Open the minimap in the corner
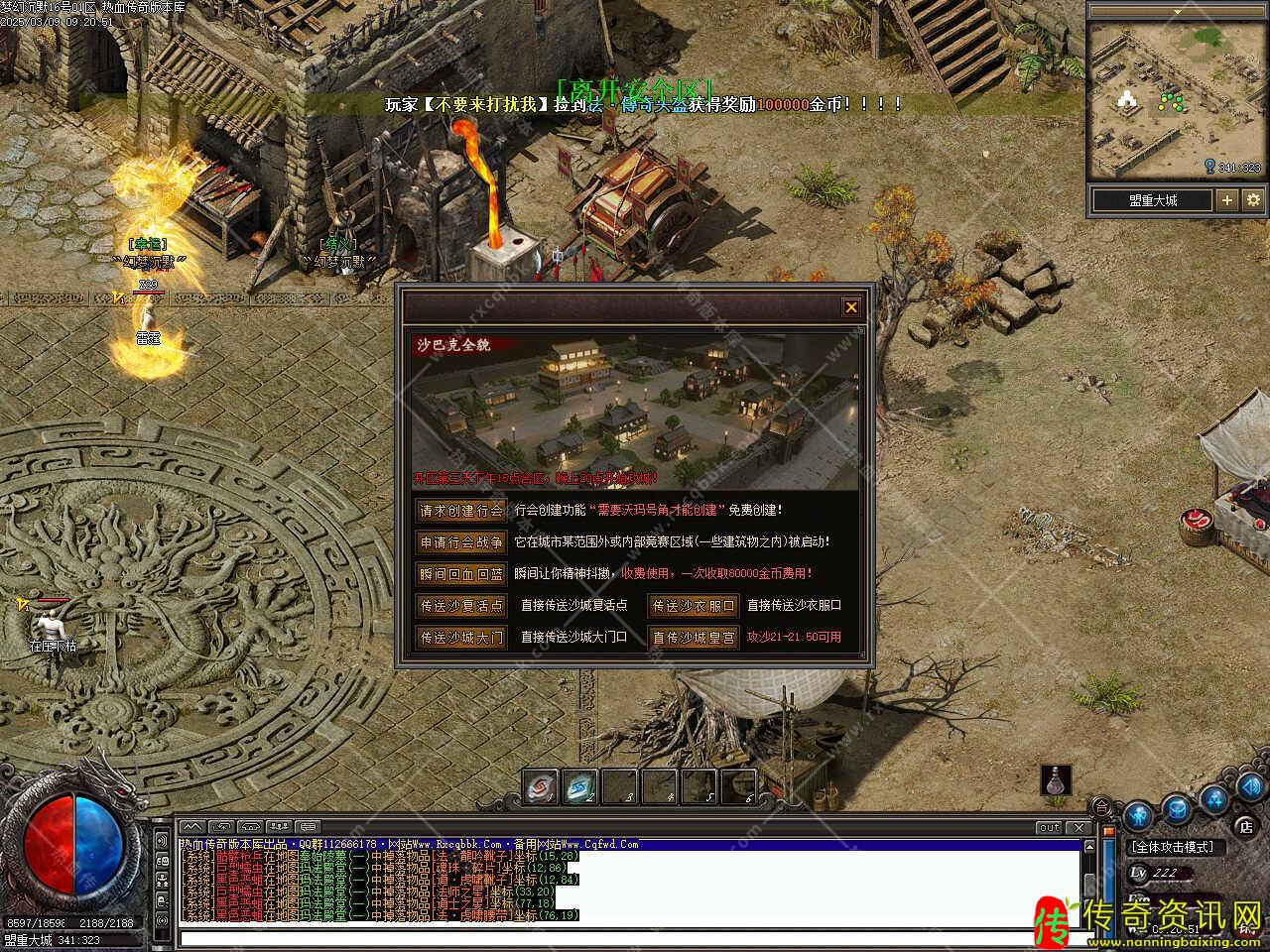 1176,99
